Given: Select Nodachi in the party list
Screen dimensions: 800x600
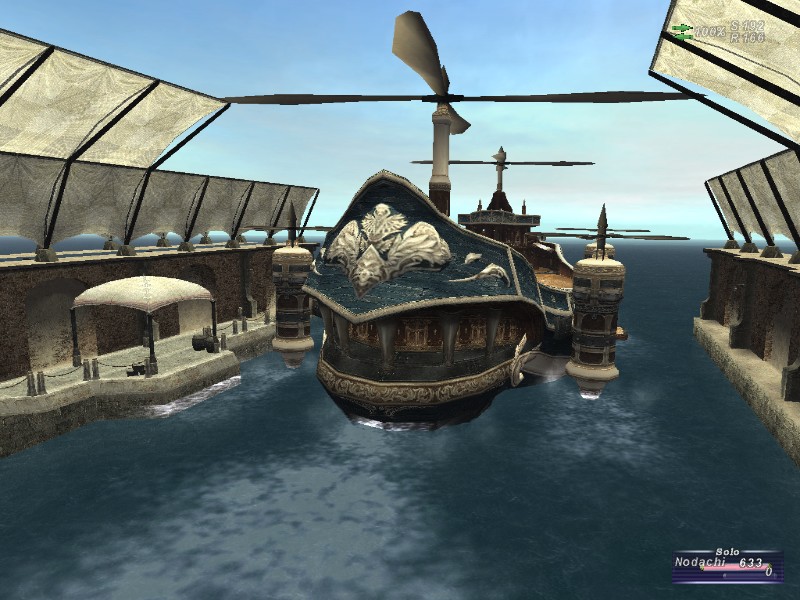Looking at the screenshot, I should [x=700, y=563].
